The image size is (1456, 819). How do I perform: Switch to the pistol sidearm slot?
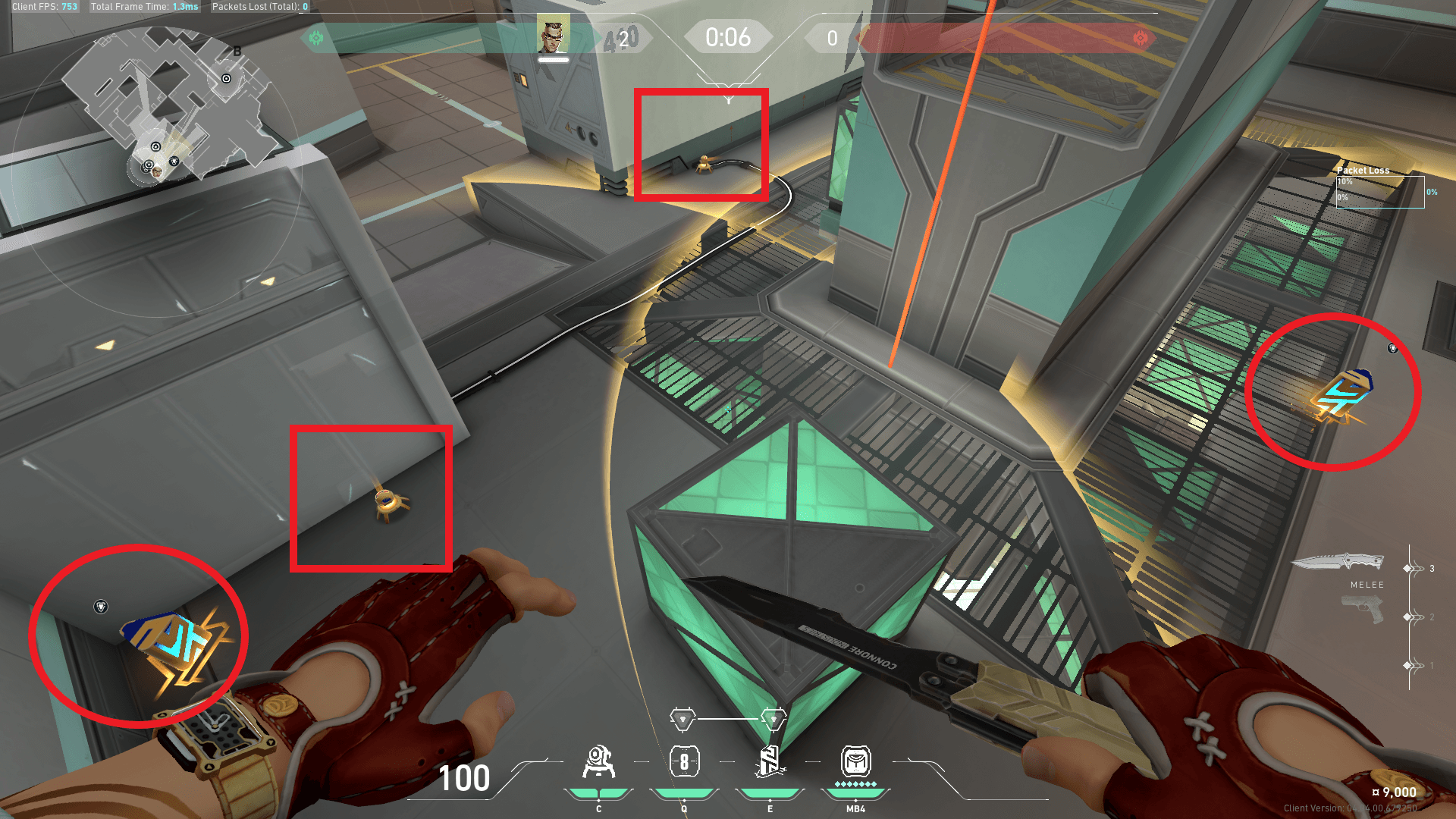point(1363,610)
